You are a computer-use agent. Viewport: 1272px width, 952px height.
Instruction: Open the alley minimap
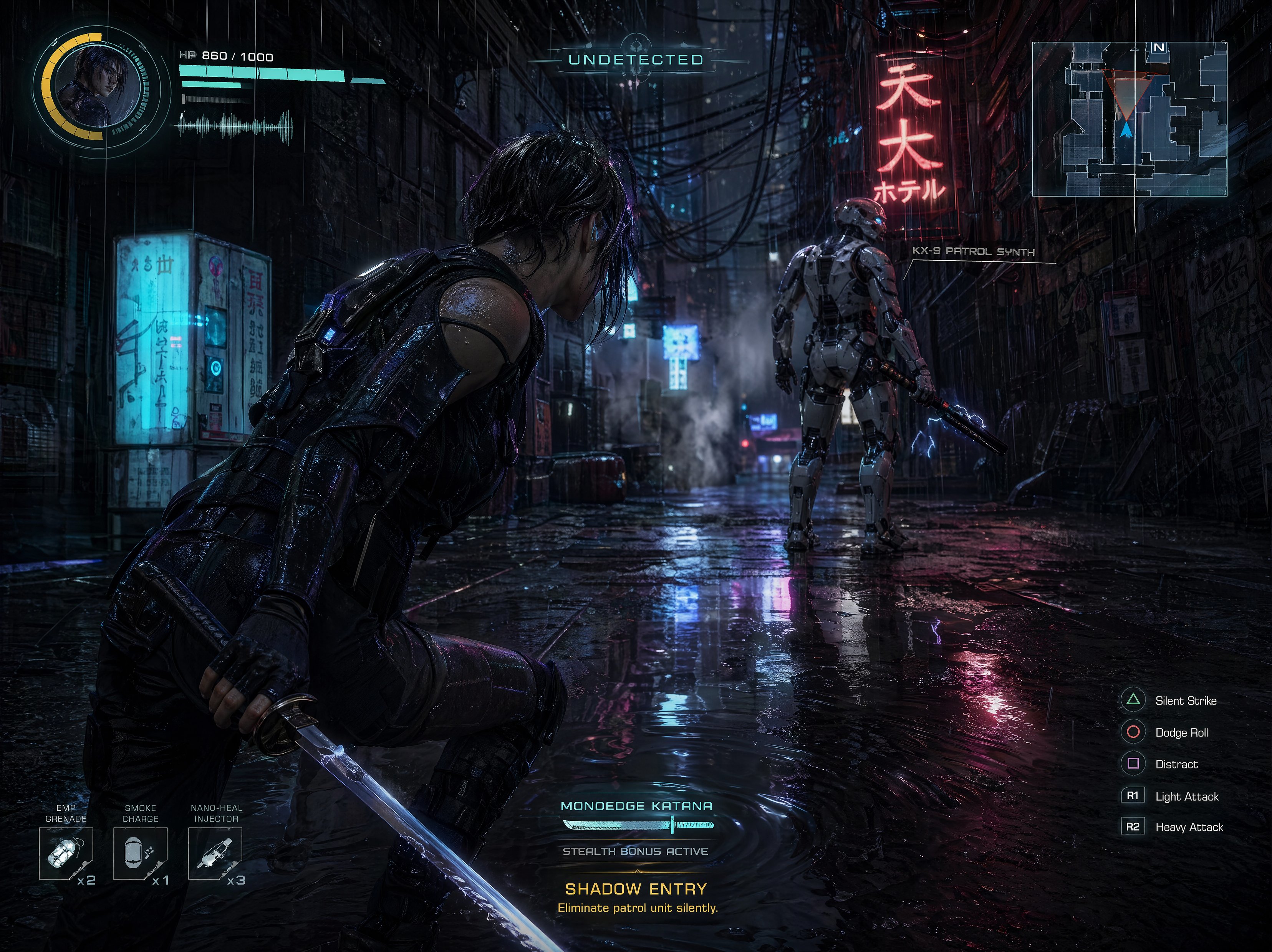pyautogui.click(x=1129, y=119)
